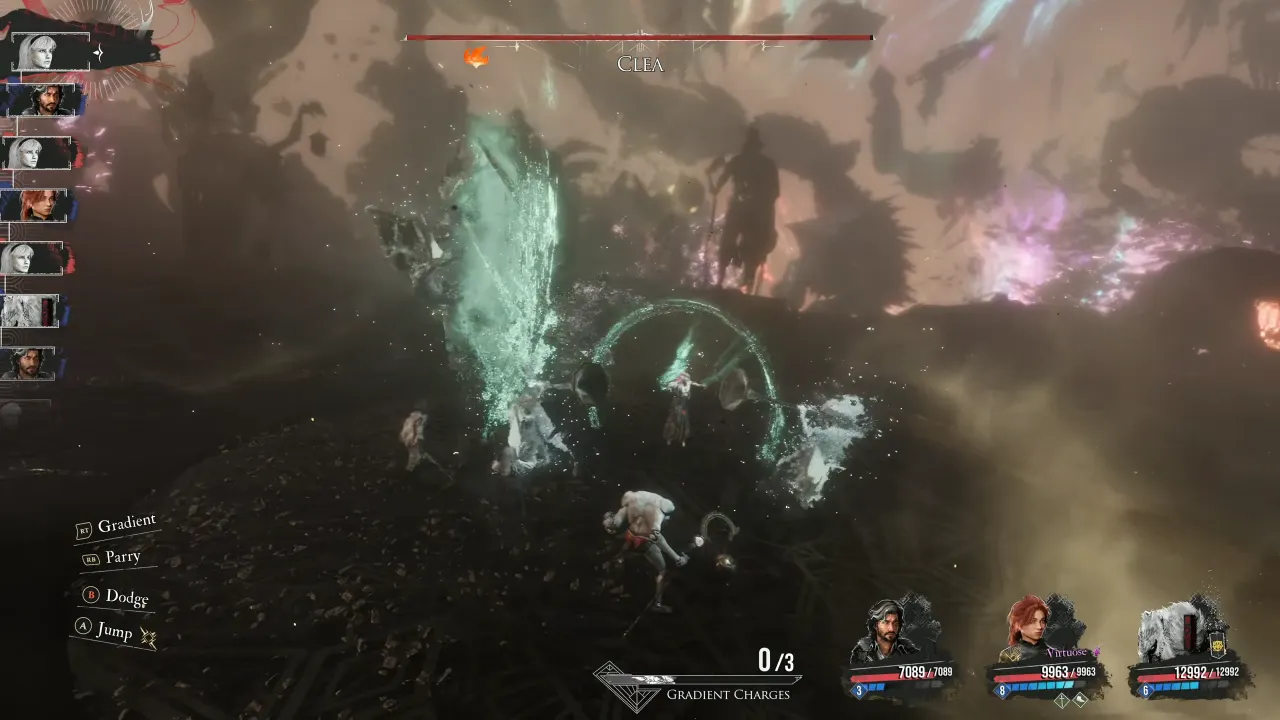
Task: Click the burn flame status icon under Clea's bar
Action: (x=477, y=57)
